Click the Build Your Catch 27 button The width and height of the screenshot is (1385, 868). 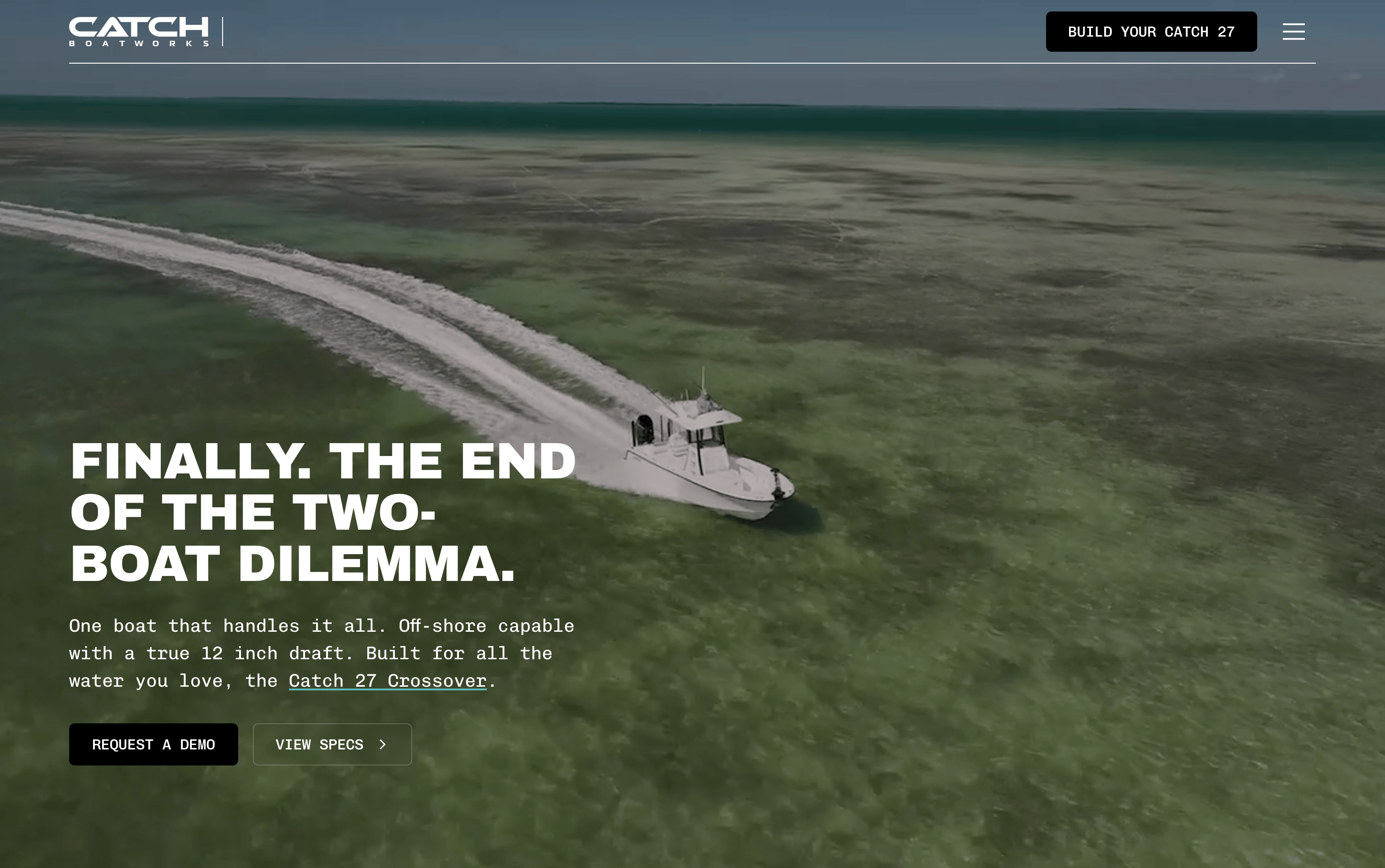point(1151,32)
